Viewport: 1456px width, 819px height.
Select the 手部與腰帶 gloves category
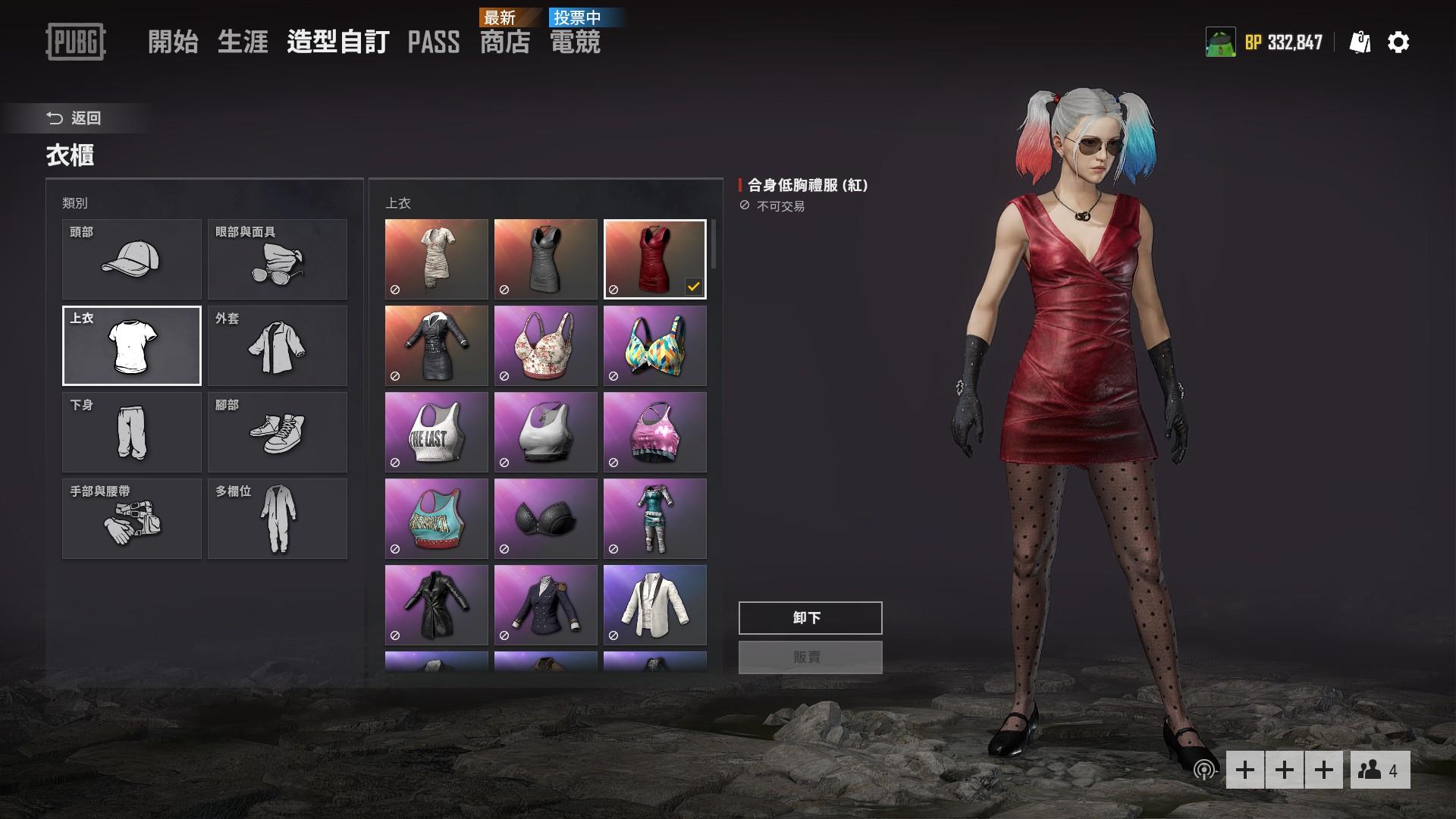click(131, 519)
